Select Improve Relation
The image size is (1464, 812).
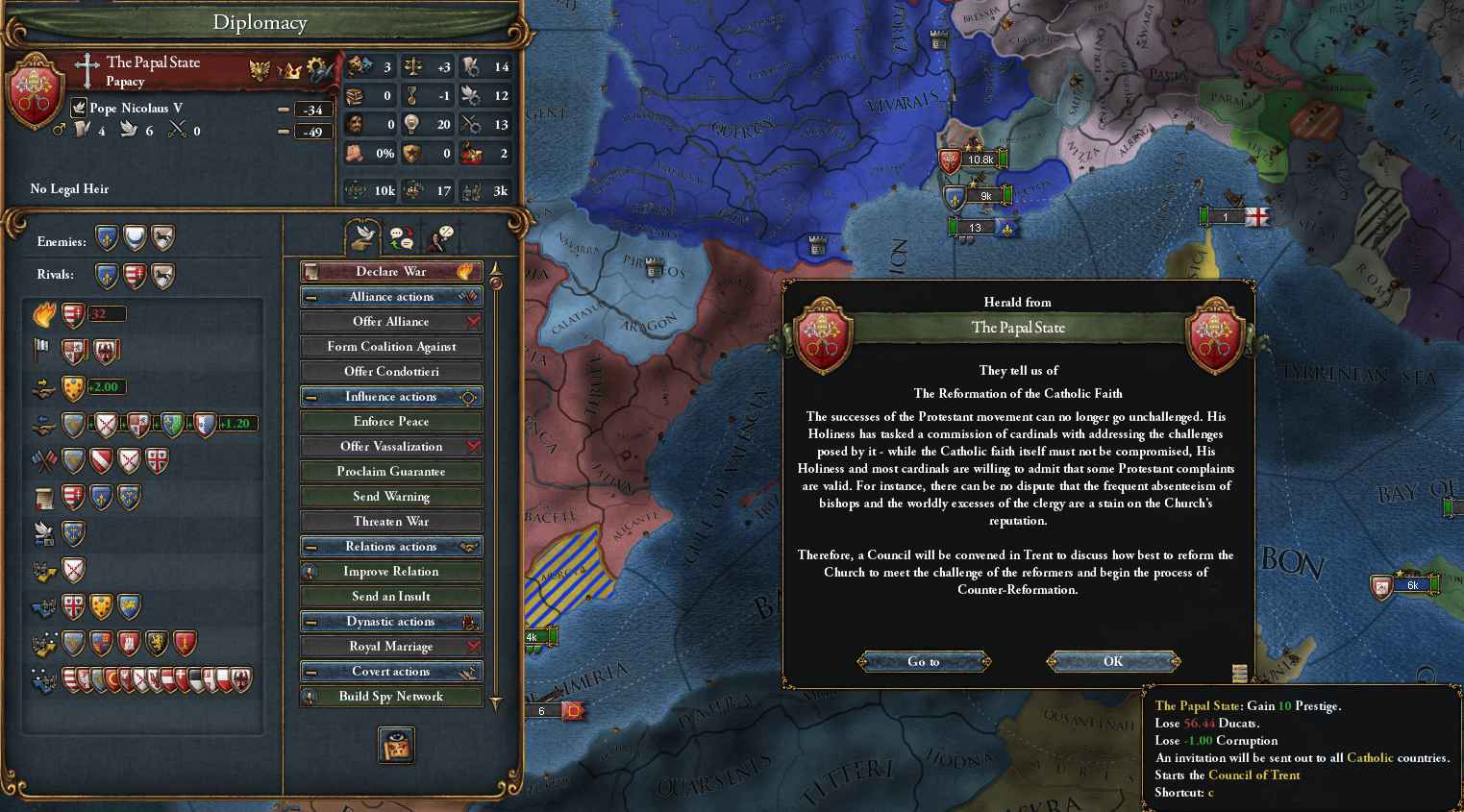click(x=391, y=572)
